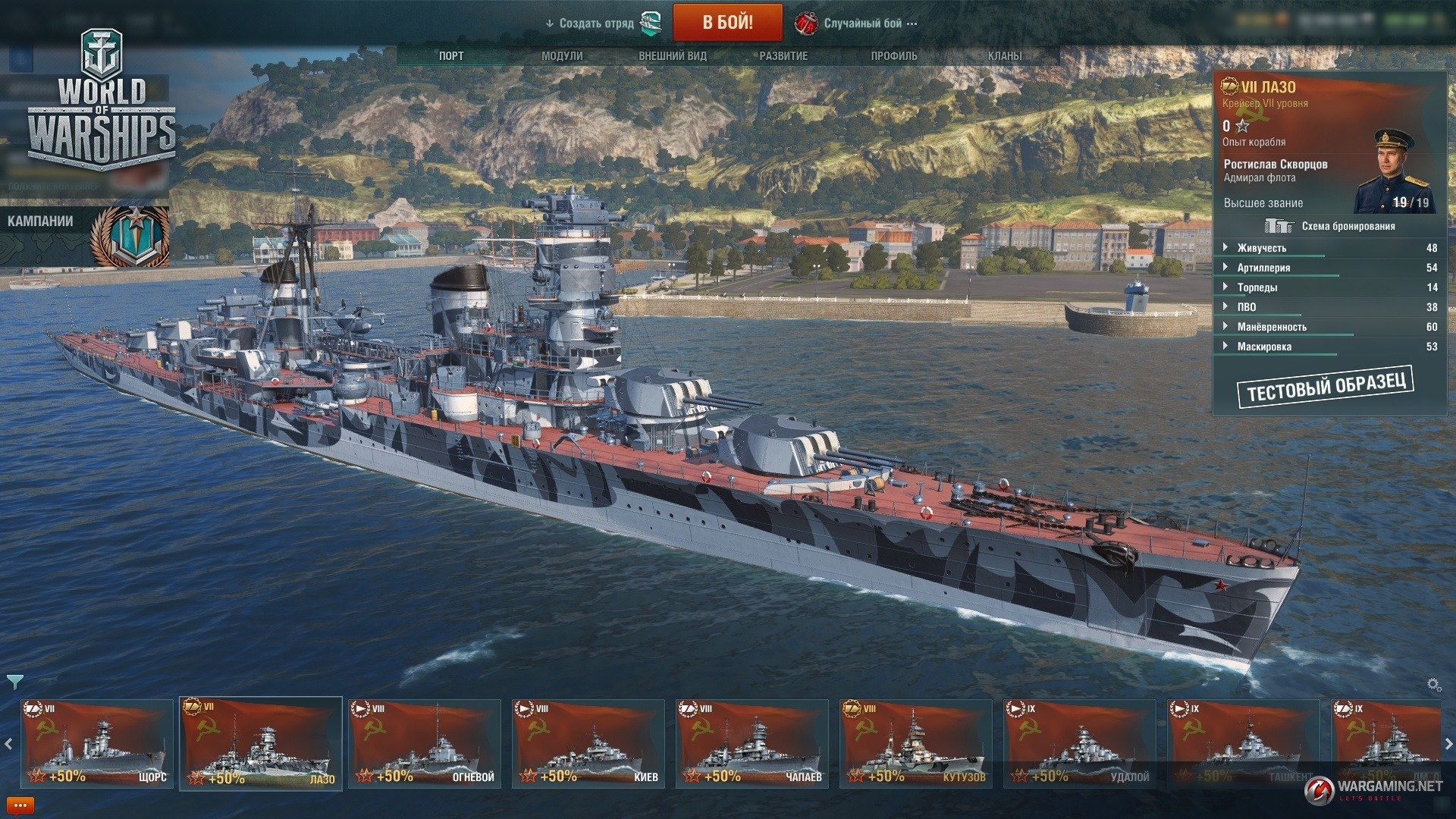This screenshot has width=1456, height=819.
Task: Open the orange chat button
Action: coord(20,805)
